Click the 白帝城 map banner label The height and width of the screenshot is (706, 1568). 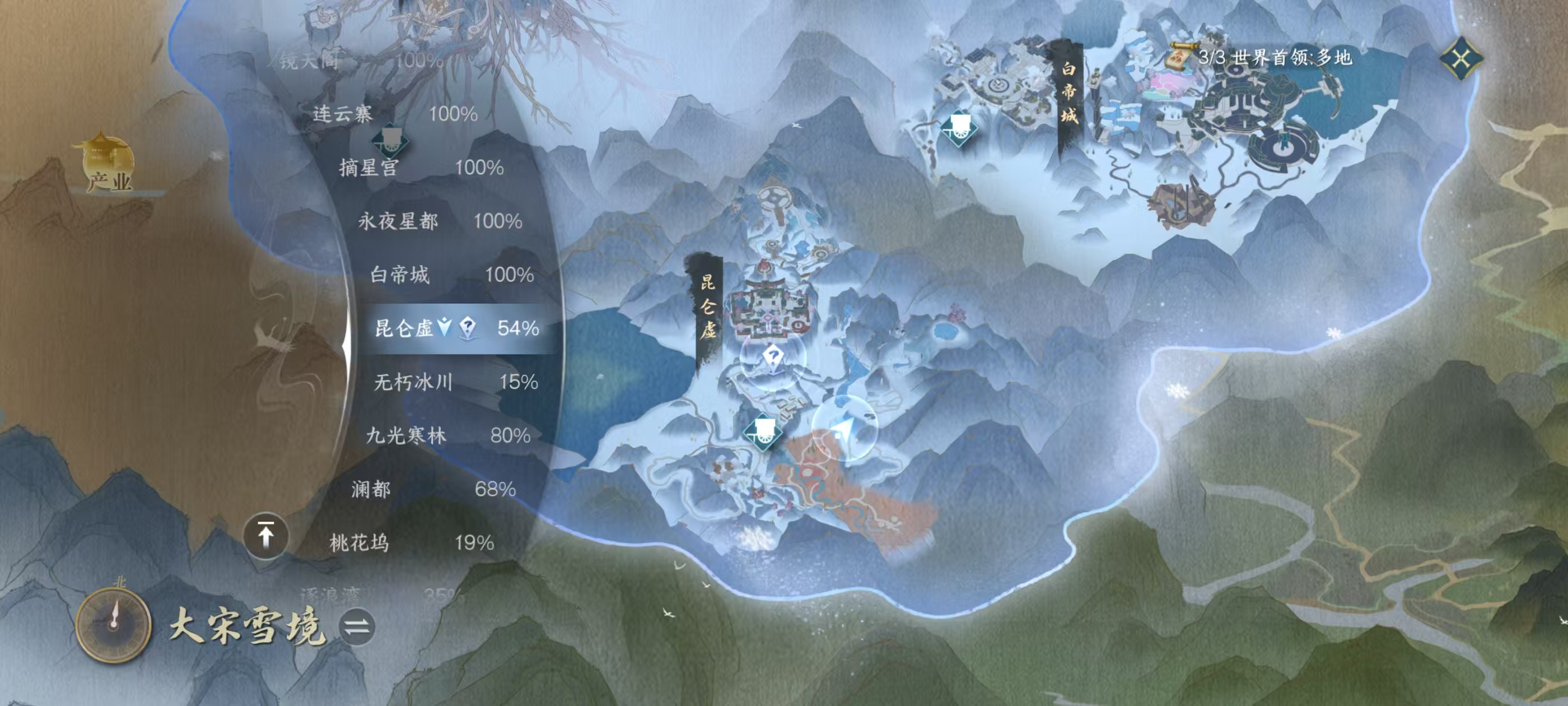(x=1068, y=92)
